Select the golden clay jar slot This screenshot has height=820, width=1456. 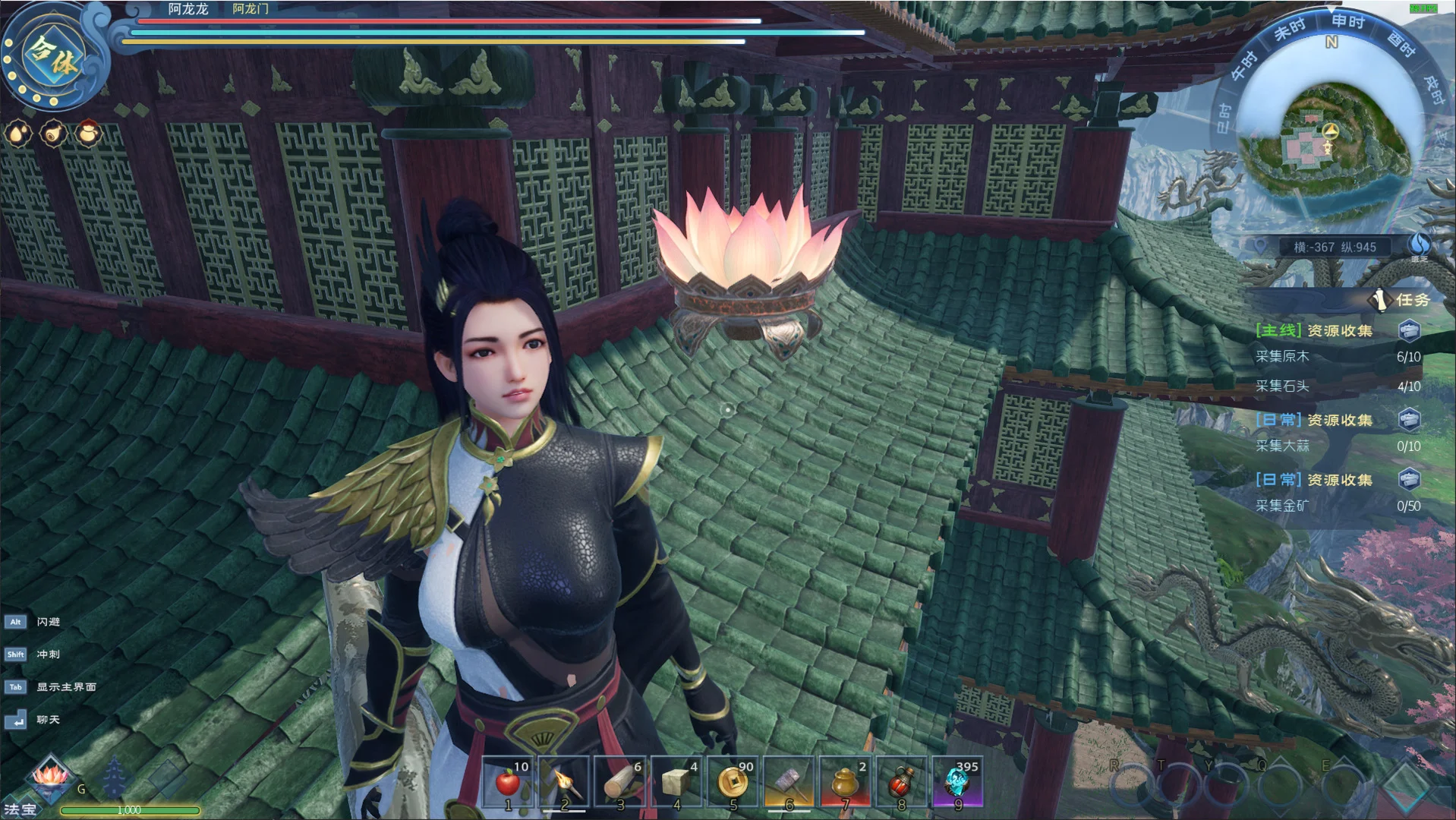[845, 782]
